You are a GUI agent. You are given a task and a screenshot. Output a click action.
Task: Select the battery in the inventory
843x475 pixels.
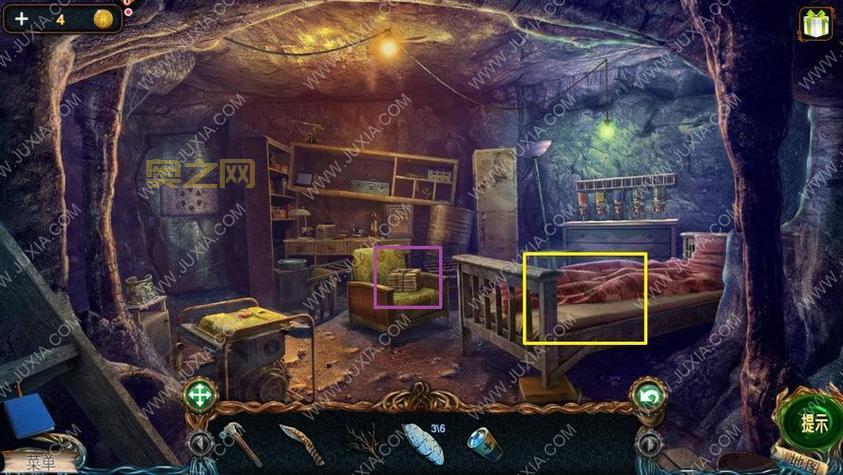pyautogui.click(x=485, y=442)
